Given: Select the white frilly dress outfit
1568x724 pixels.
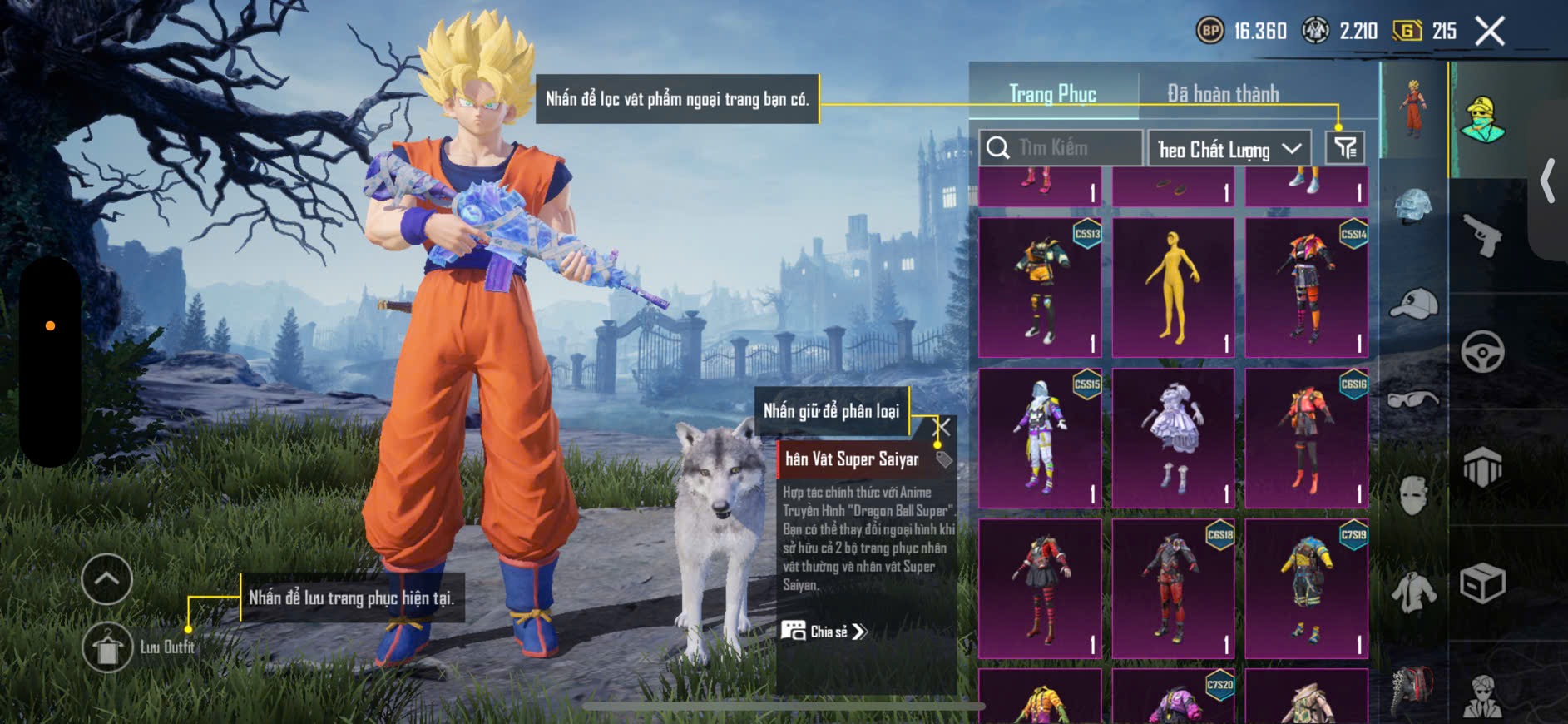Looking at the screenshot, I should click(x=1173, y=438).
